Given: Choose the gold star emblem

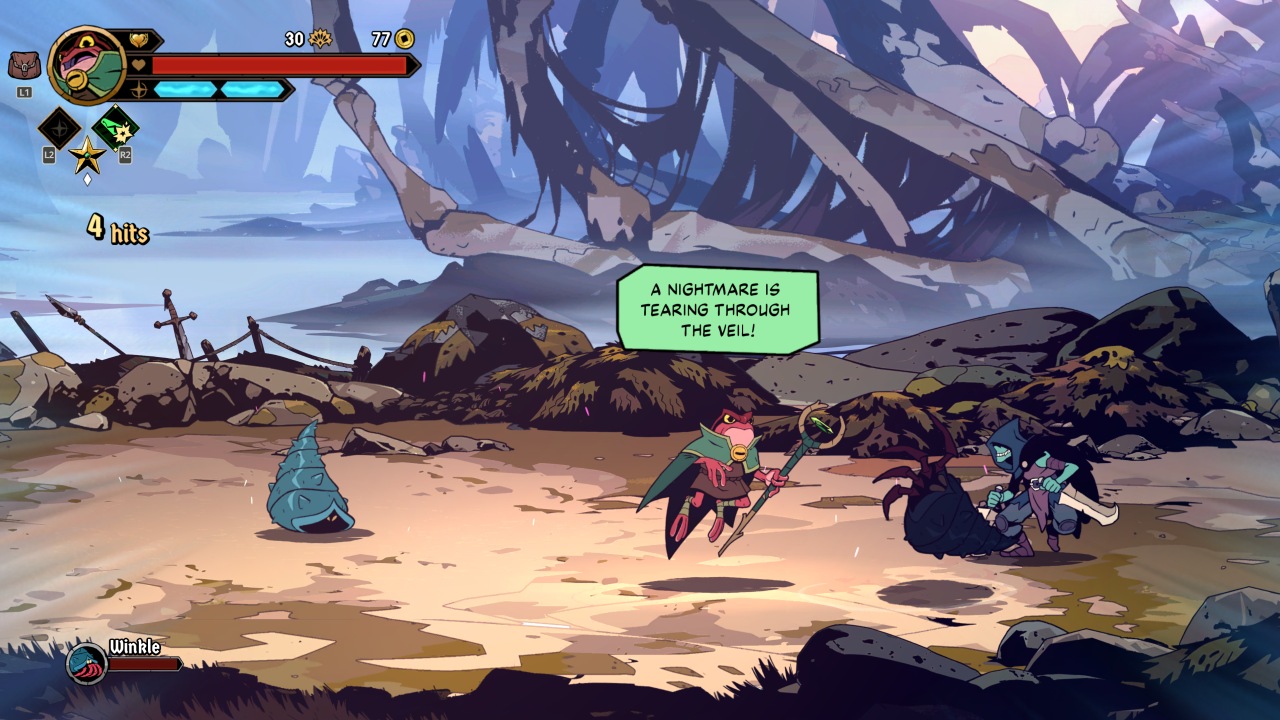Looking at the screenshot, I should click(x=87, y=156).
